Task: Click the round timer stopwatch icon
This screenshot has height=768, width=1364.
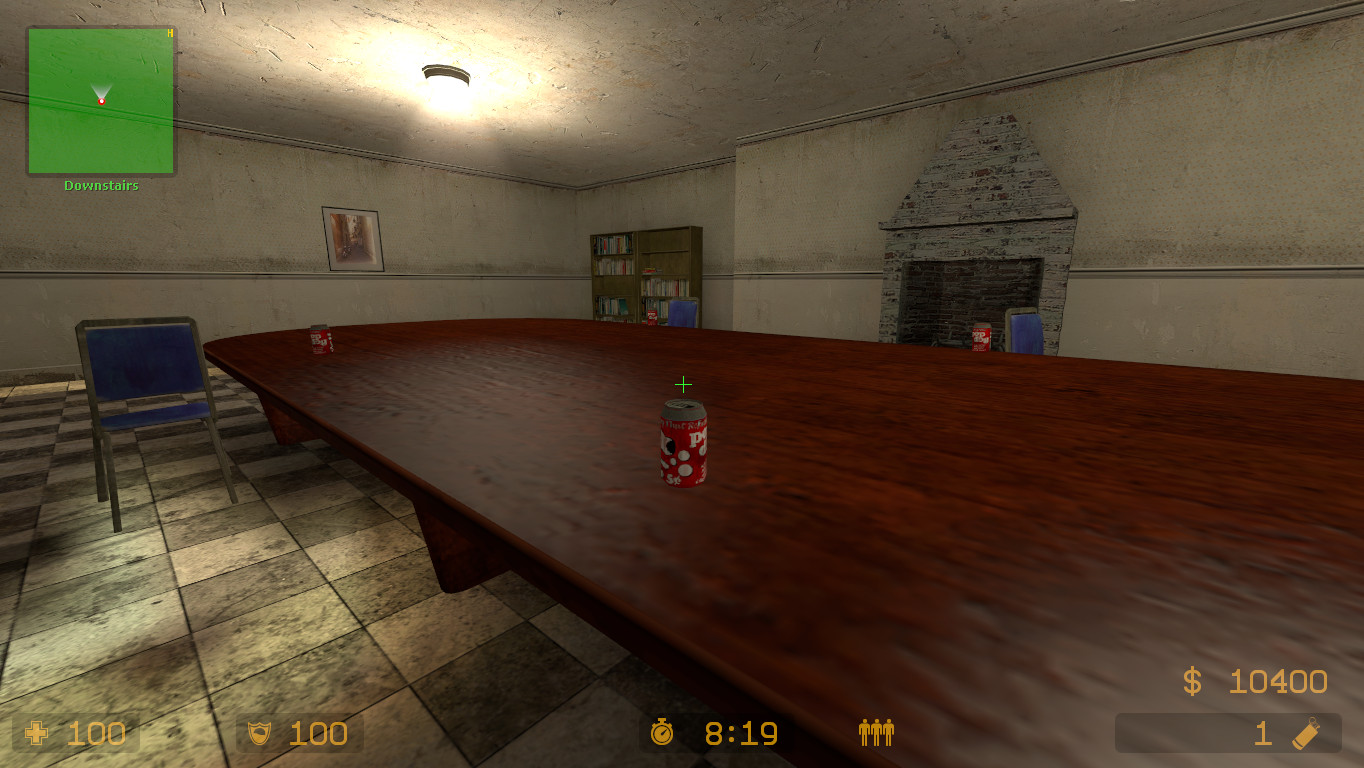Action: click(662, 734)
